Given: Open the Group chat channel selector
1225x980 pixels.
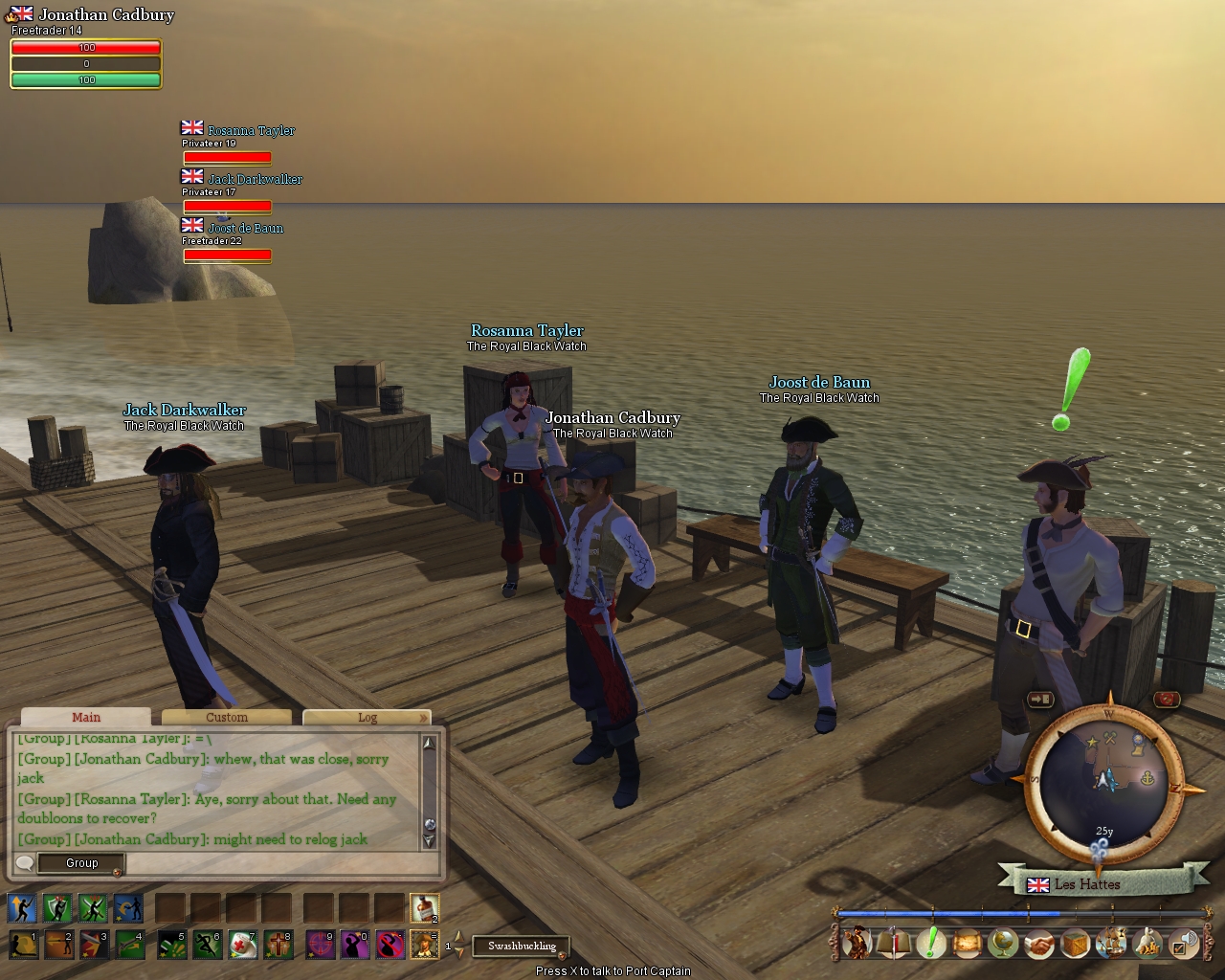Looking at the screenshot, I should pyautogui.click(x=81, y=863).
